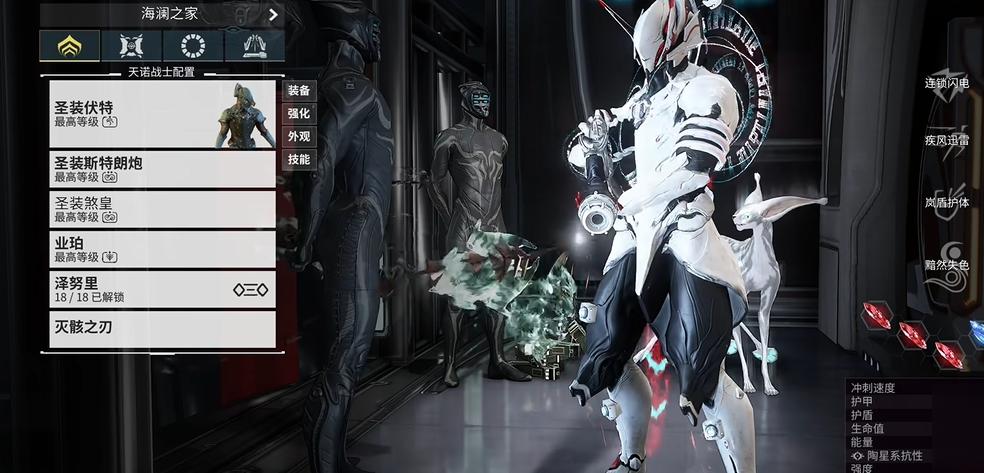
Task: Click the arrow next to 海澜之家 loadout name
Action: (273, 14)
